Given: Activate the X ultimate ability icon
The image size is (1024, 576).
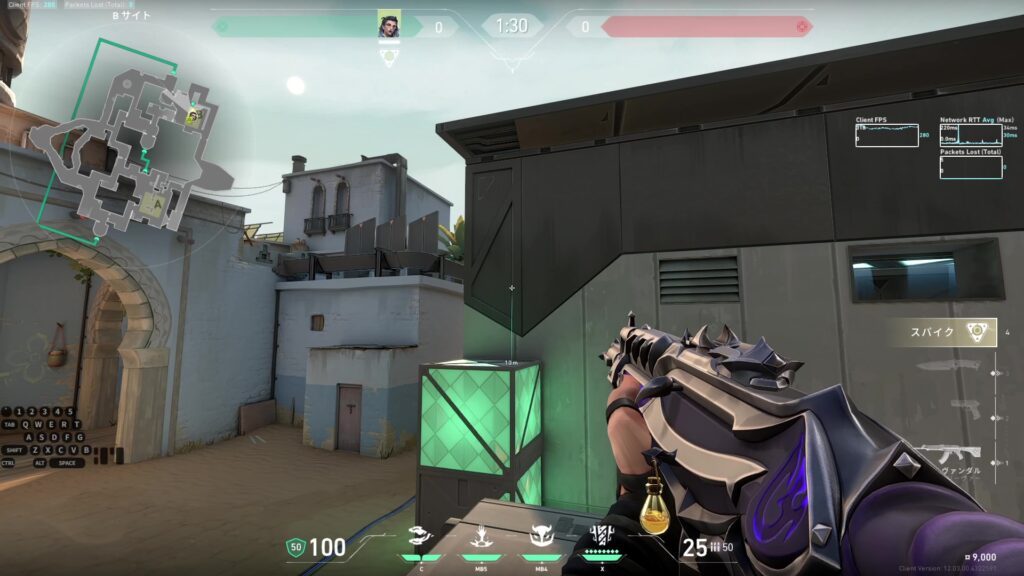Looking at the screenshot, I should point(602,538).
